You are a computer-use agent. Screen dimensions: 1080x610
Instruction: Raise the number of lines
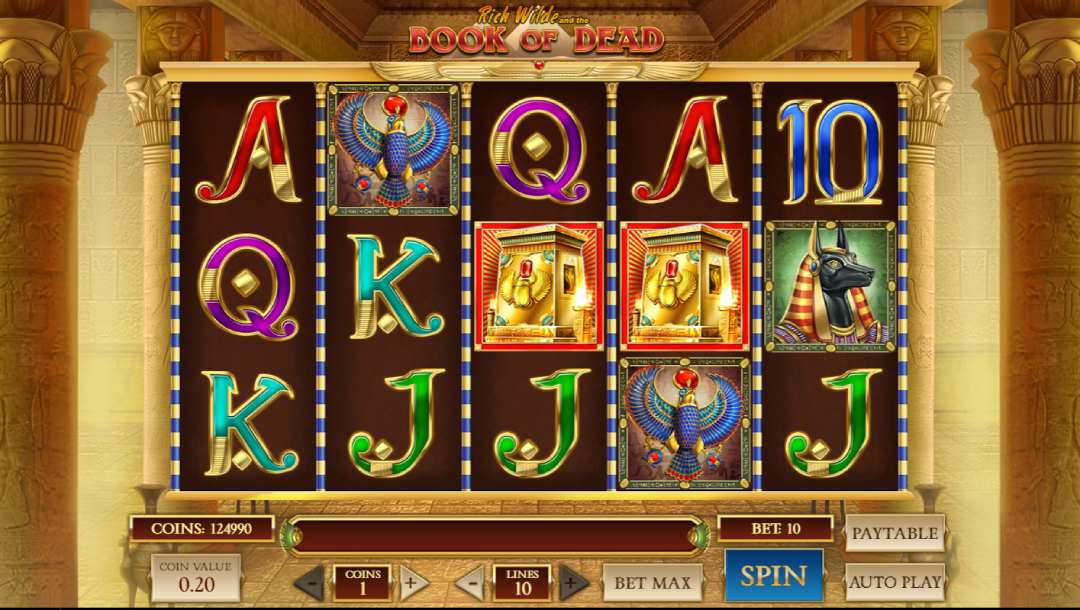click(573, 581)
